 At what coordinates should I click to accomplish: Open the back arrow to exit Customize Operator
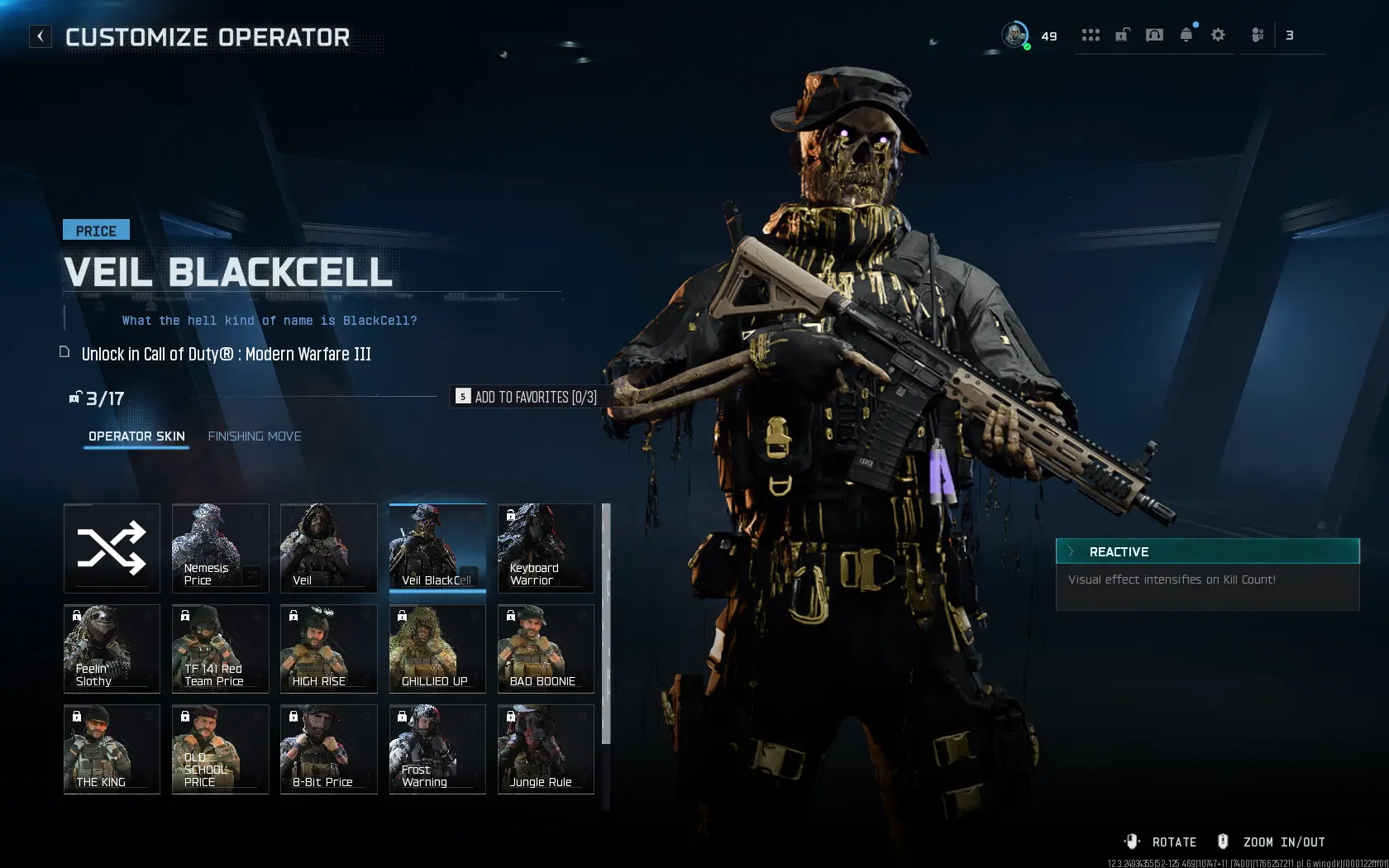40,36
